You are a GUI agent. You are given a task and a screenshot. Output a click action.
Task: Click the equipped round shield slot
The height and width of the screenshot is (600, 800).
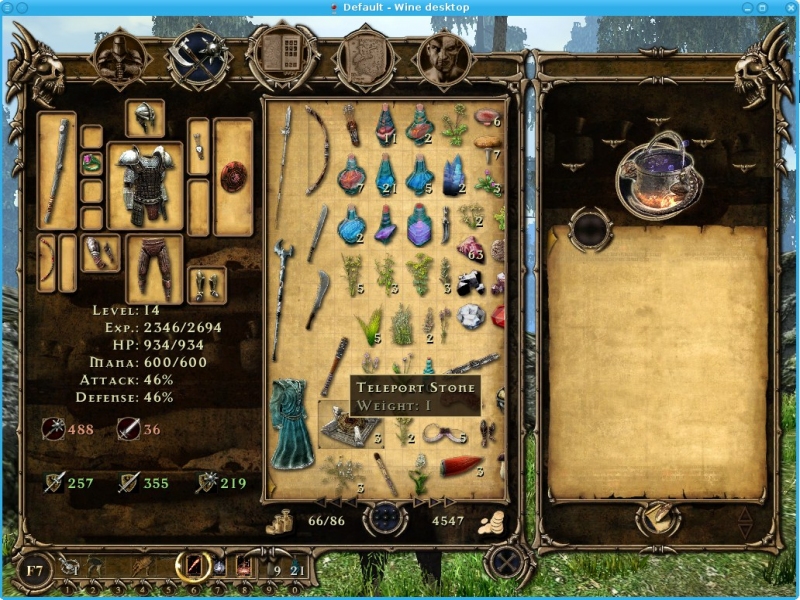tap(233, 175)
